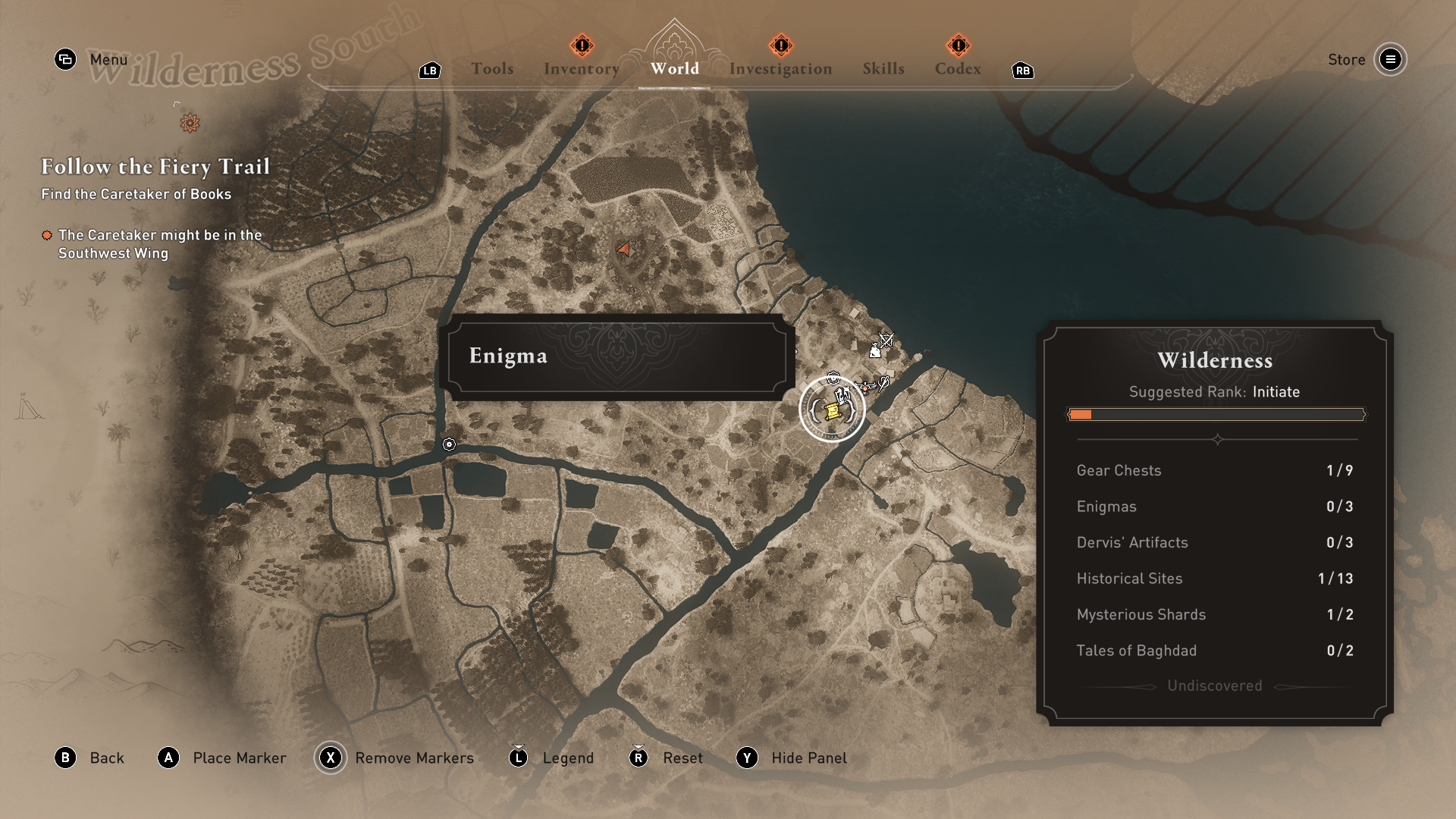This screenshot has height=819, width=1456.
Task: Click the orange player arrow on the map
Action: click(x=624, y=249)
